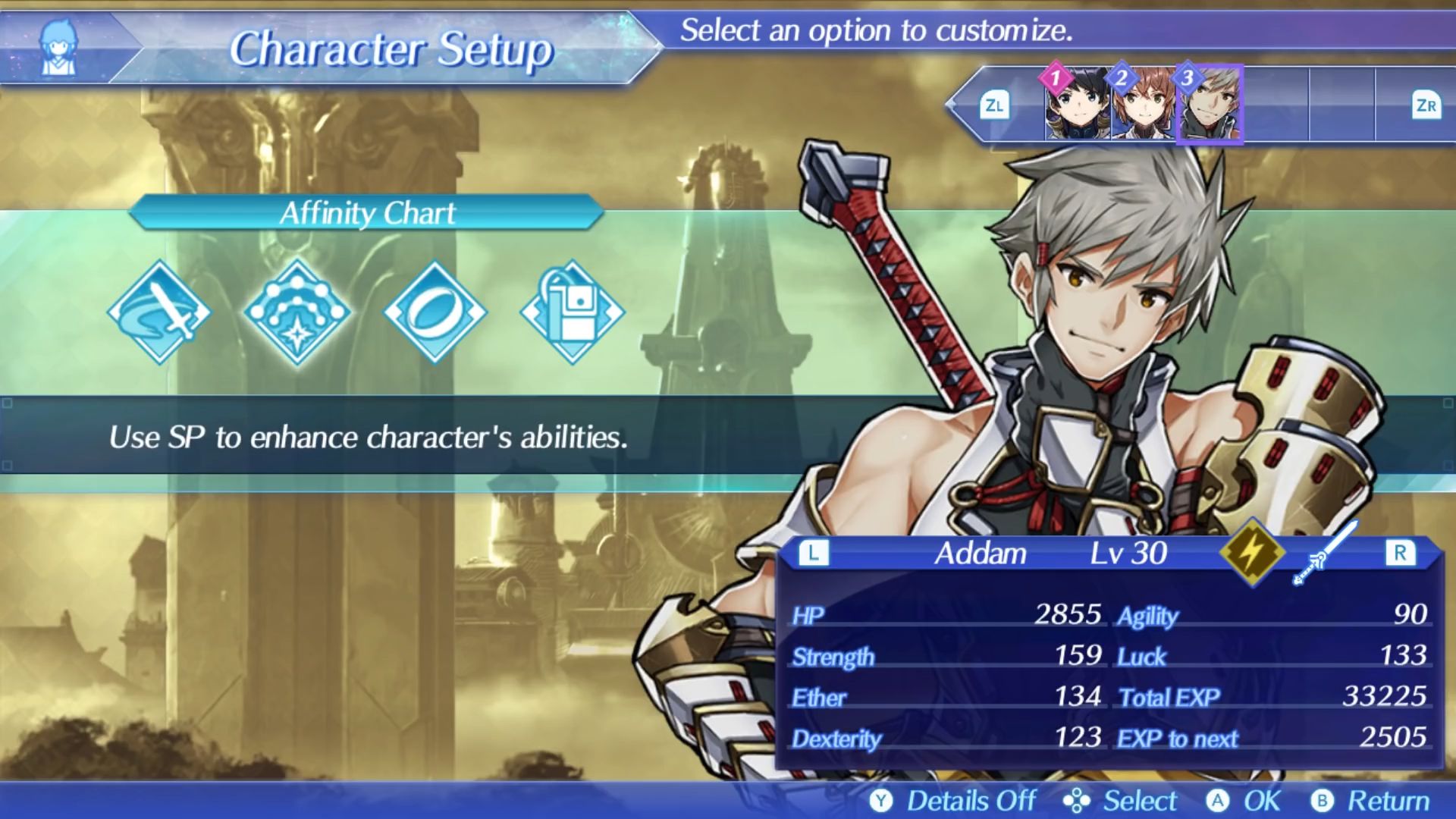Open the pouch items icon
This screenshot has width=1456, height=819.
(x=572, y=312)
